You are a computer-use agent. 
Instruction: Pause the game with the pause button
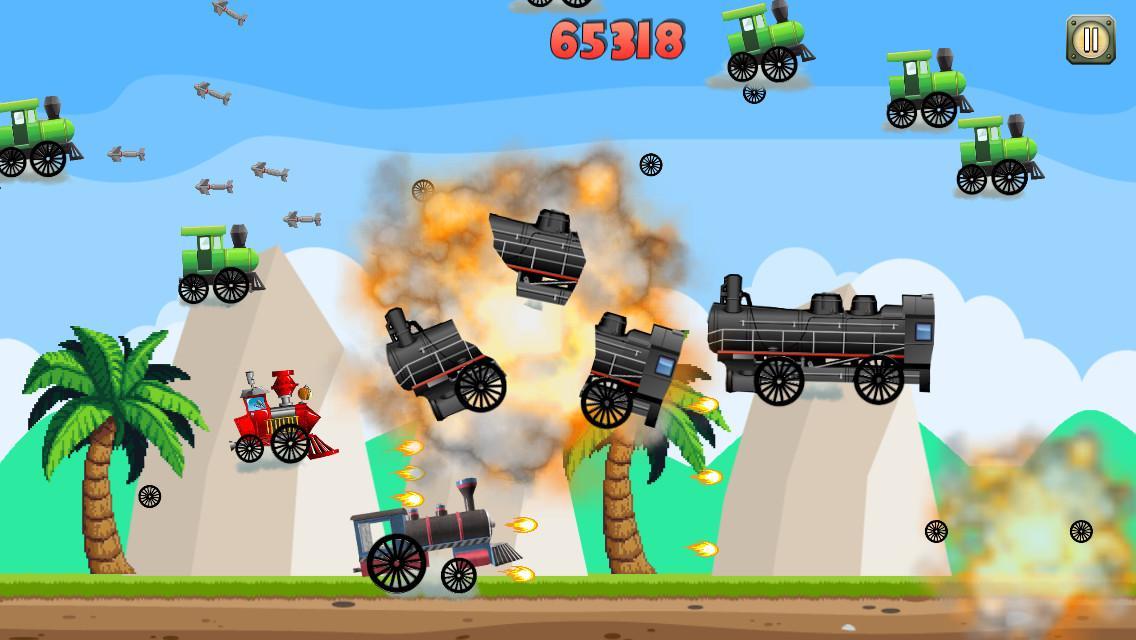(x=1090, y=40)
